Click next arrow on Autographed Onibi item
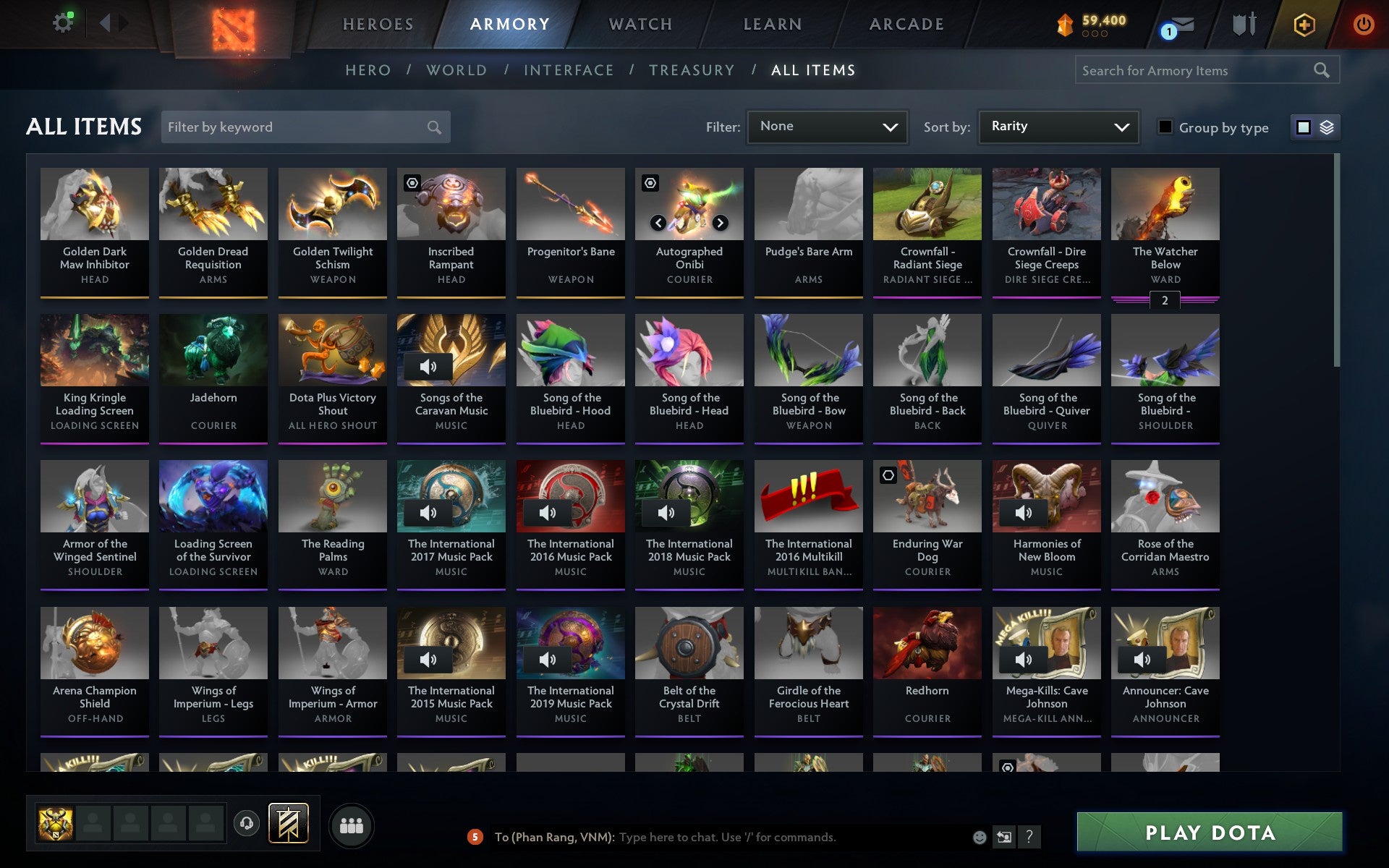The image size is (1389, 868). click(x=720, y=223)
